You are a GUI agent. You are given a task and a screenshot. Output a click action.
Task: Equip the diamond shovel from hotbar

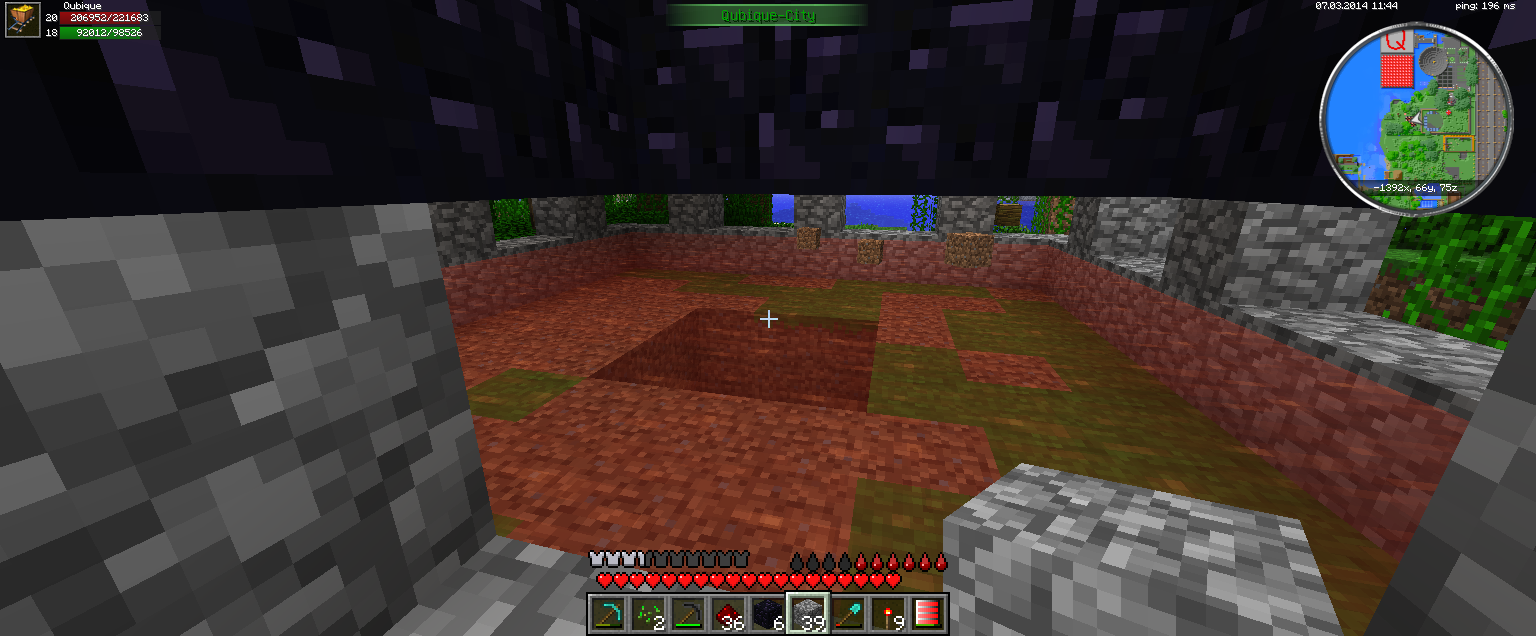847,614
